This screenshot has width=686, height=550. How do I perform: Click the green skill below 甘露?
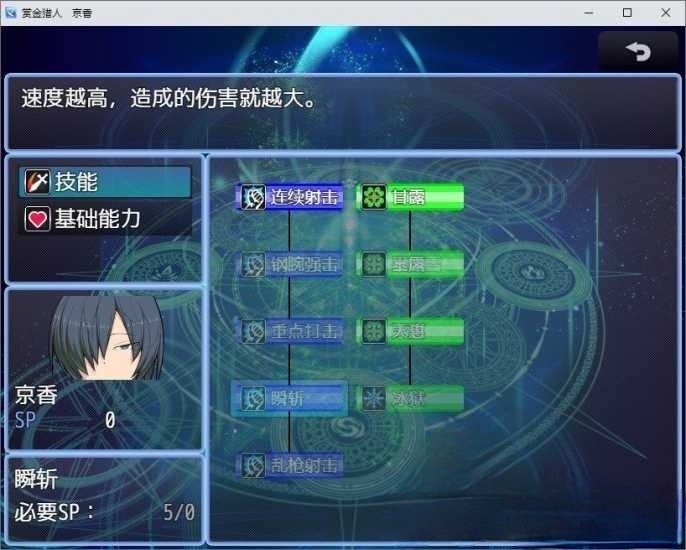coord(411,264)
